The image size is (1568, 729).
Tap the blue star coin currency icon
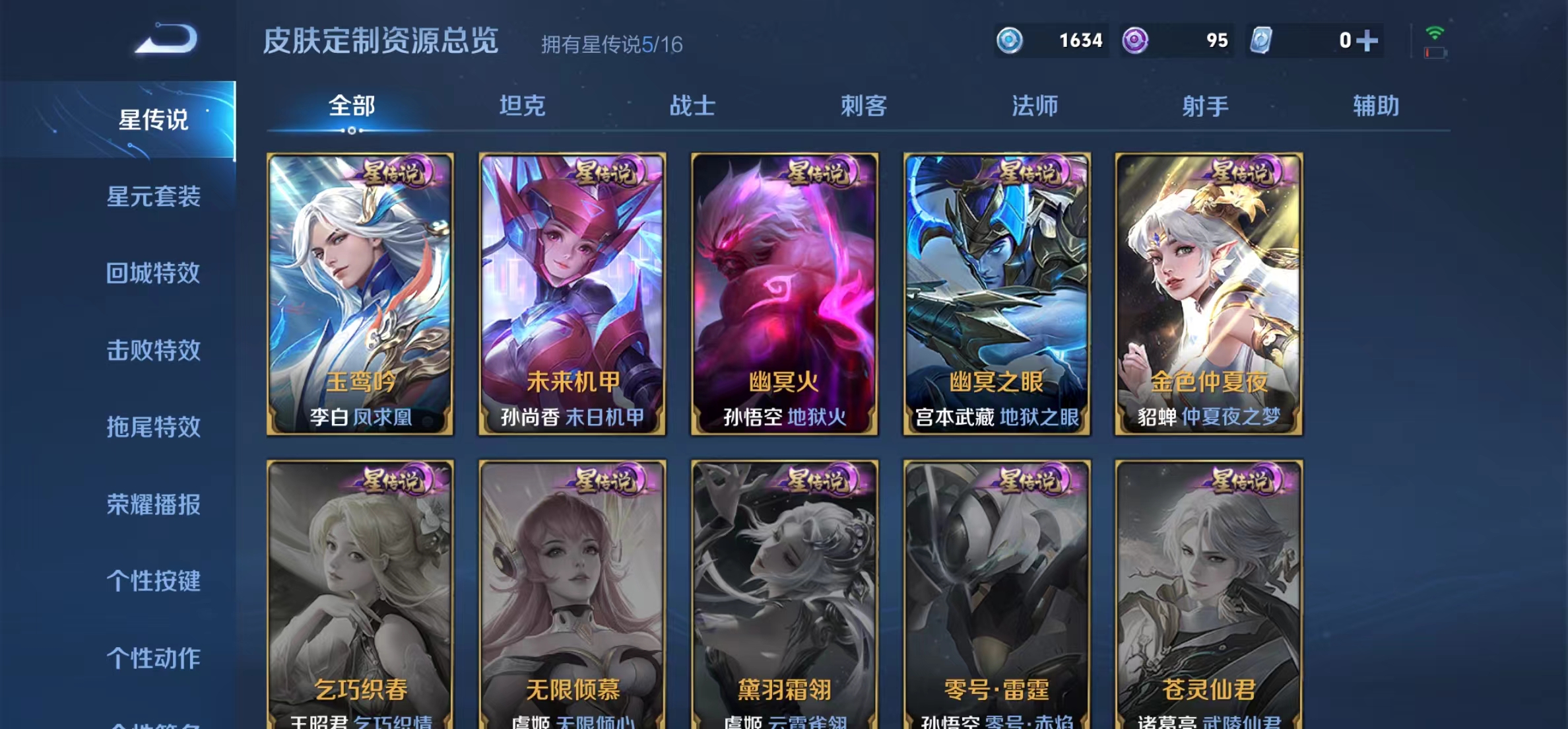click(1010, 40)
